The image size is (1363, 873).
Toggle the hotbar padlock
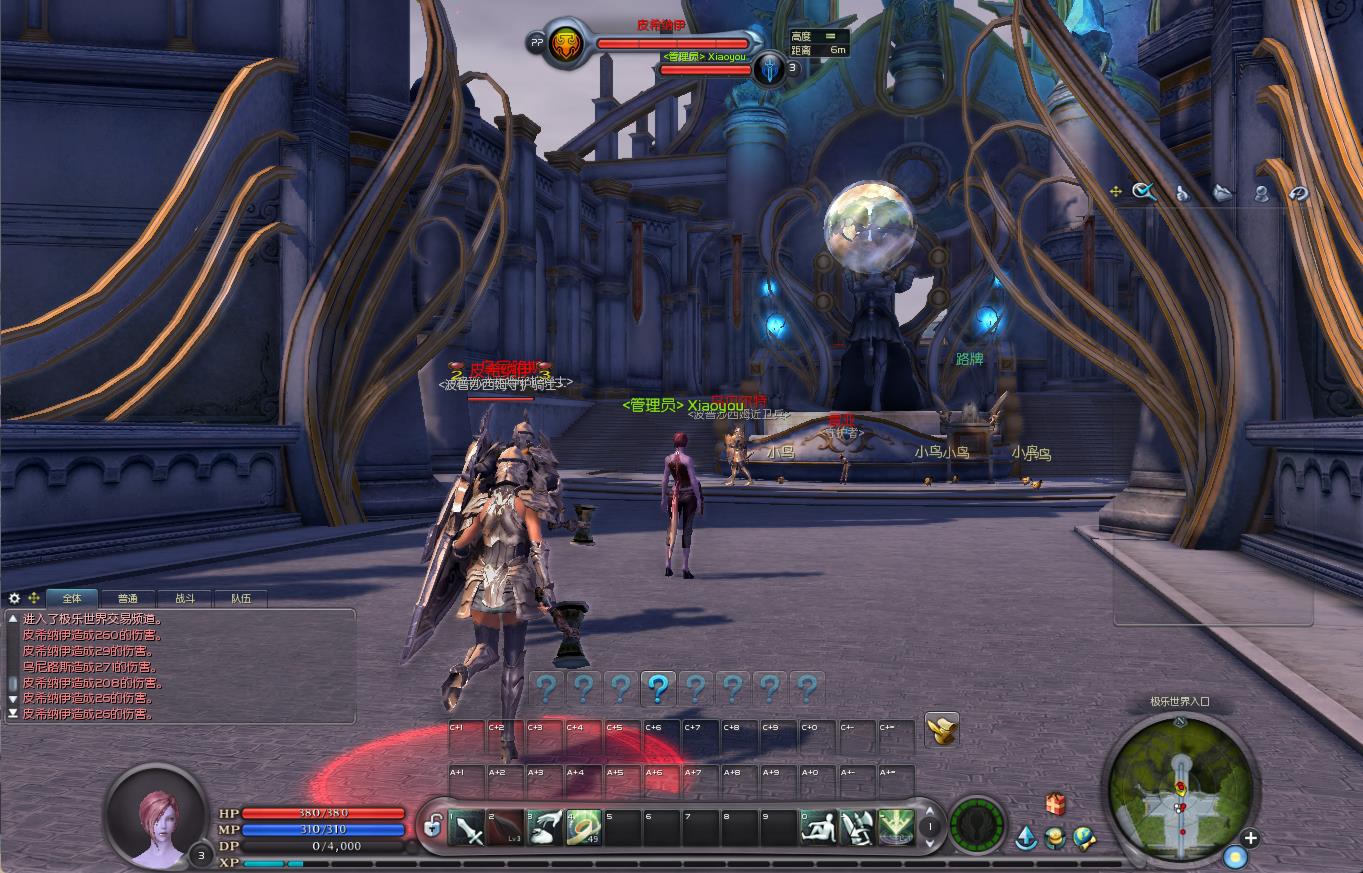coord(433,827)
